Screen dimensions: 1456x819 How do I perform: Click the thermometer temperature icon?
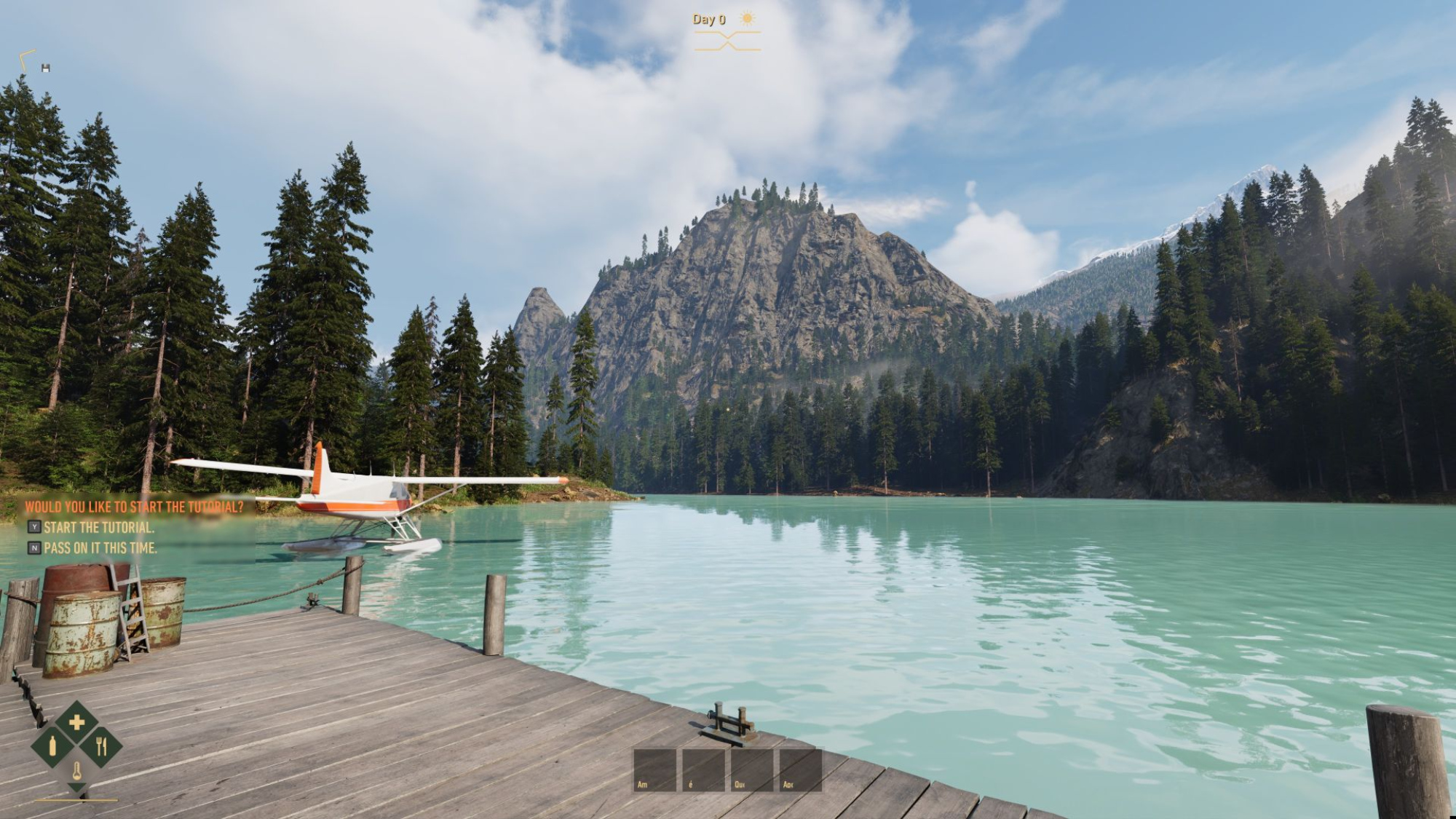point(76,770)
